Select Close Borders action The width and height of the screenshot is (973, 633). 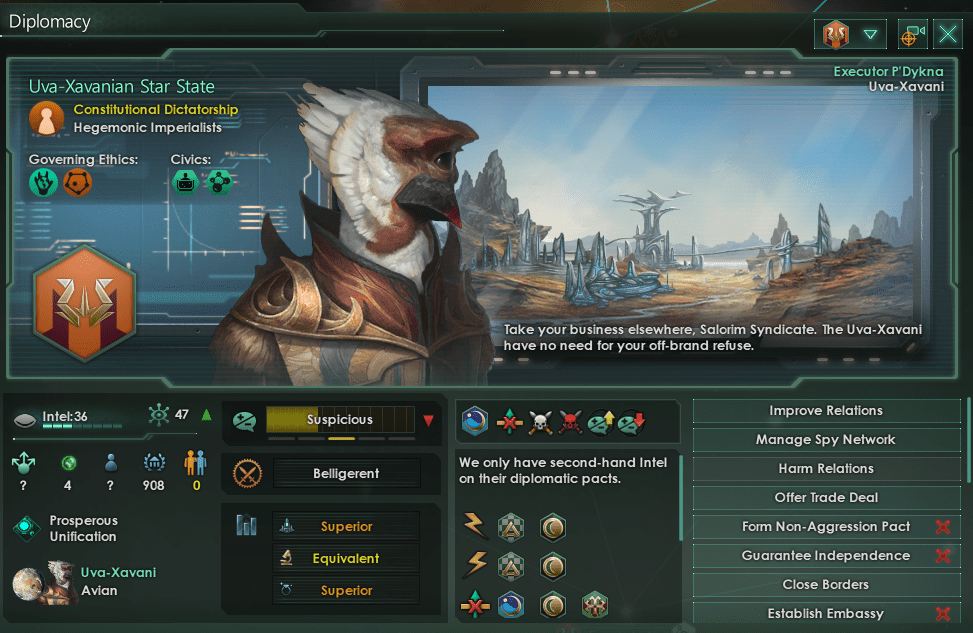click(825, 585)
